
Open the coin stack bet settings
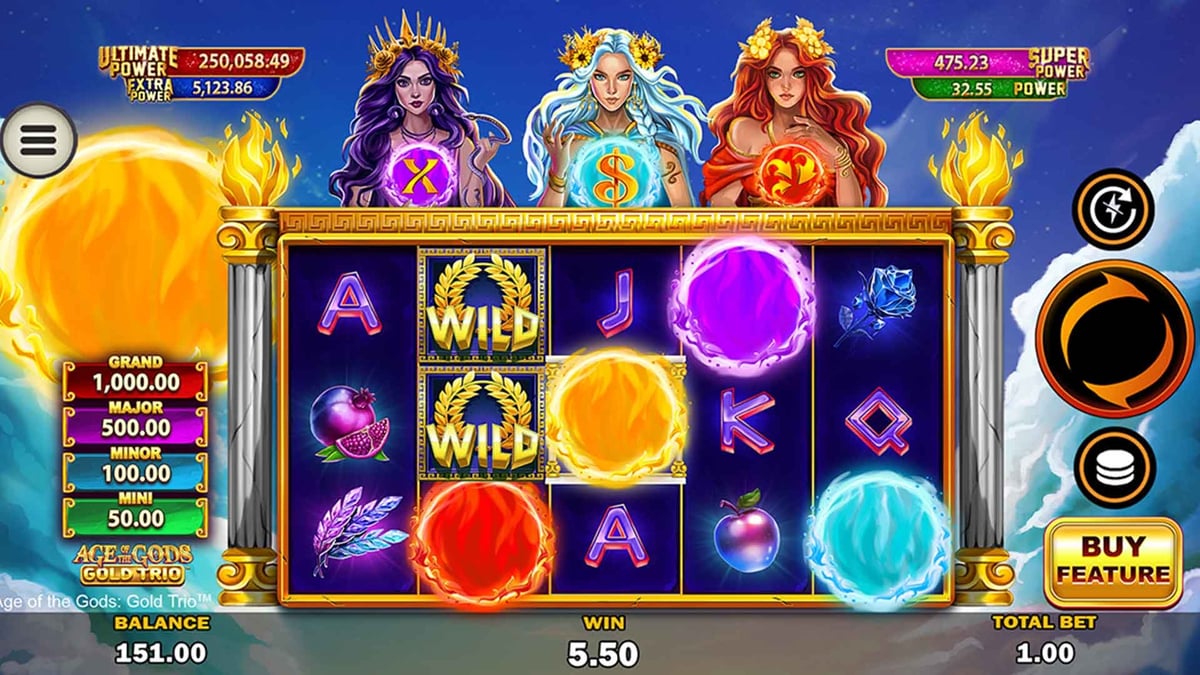1114,467
